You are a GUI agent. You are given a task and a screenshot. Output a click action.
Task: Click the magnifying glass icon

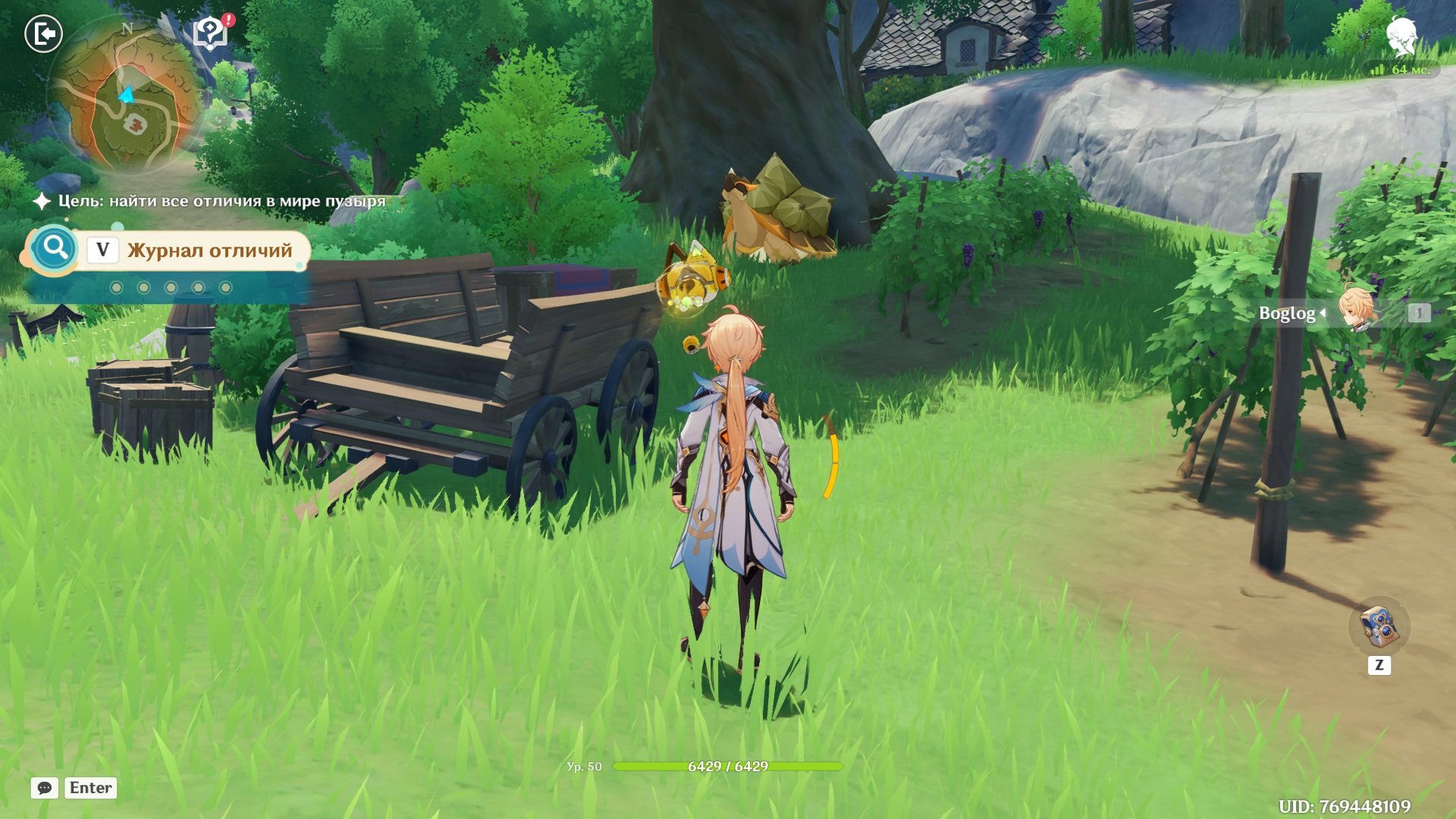click(55, 248)
